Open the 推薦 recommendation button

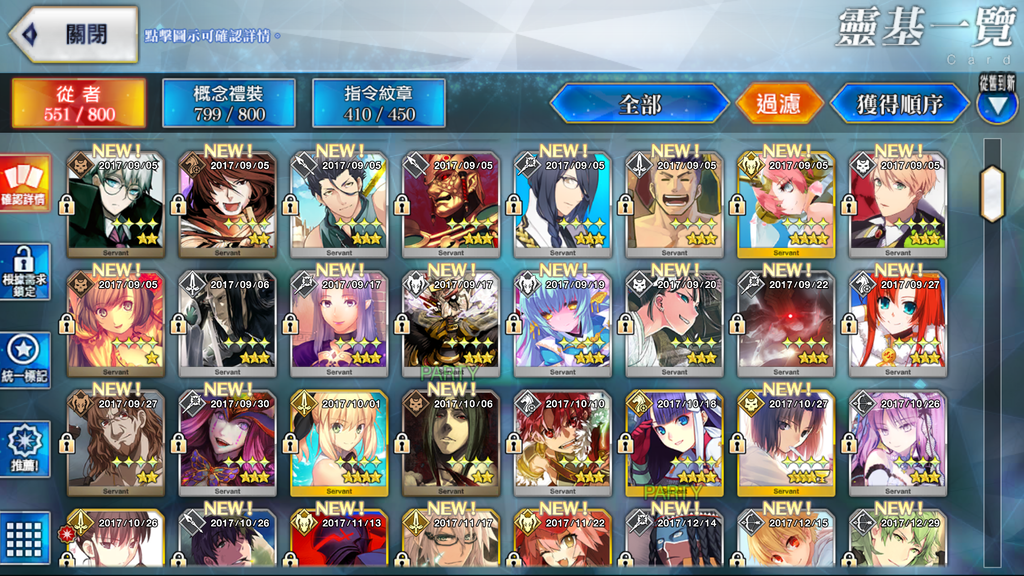tap(25, 446)
